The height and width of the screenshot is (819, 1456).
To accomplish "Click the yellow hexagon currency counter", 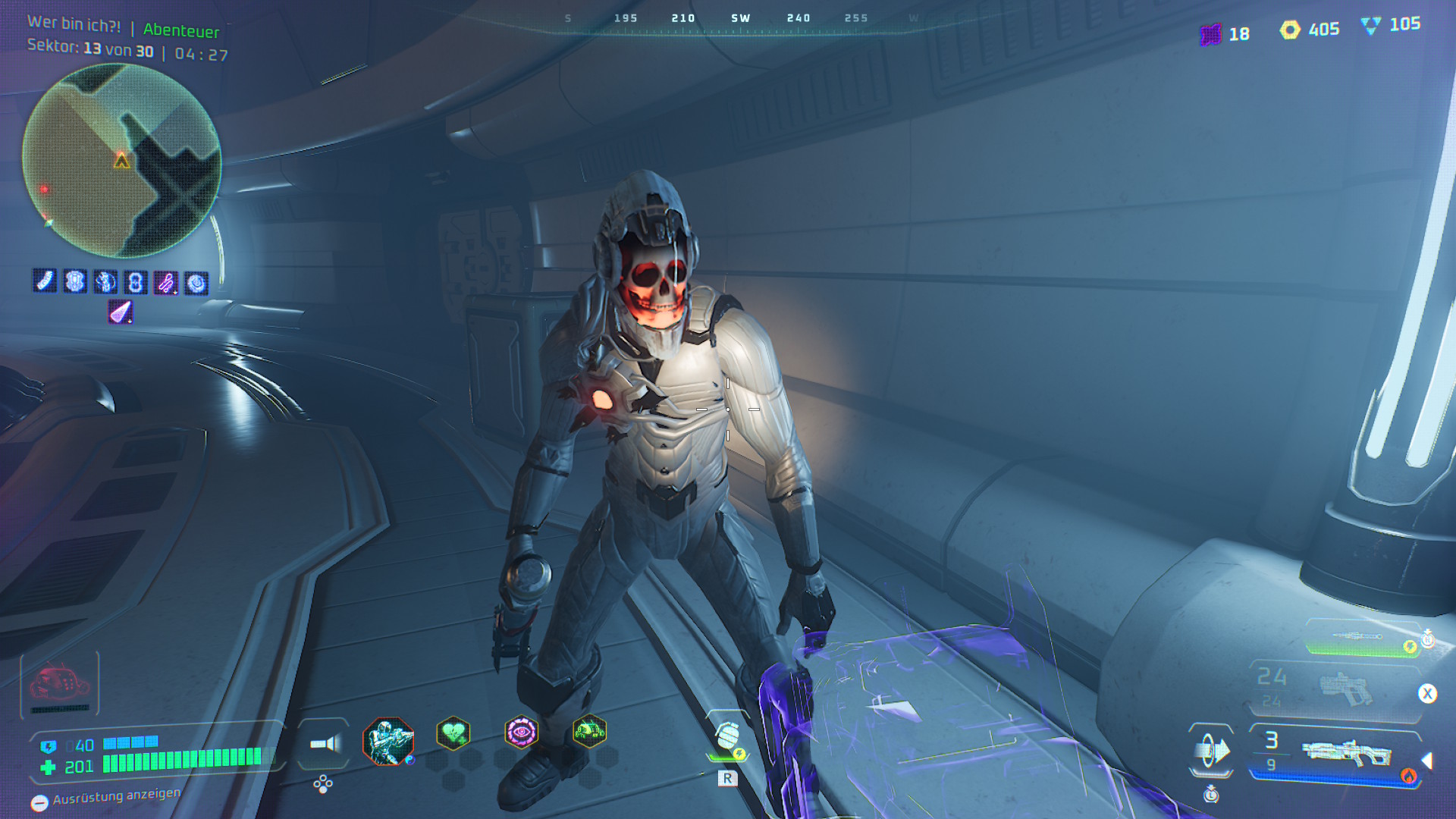I will pos(1310,30).
